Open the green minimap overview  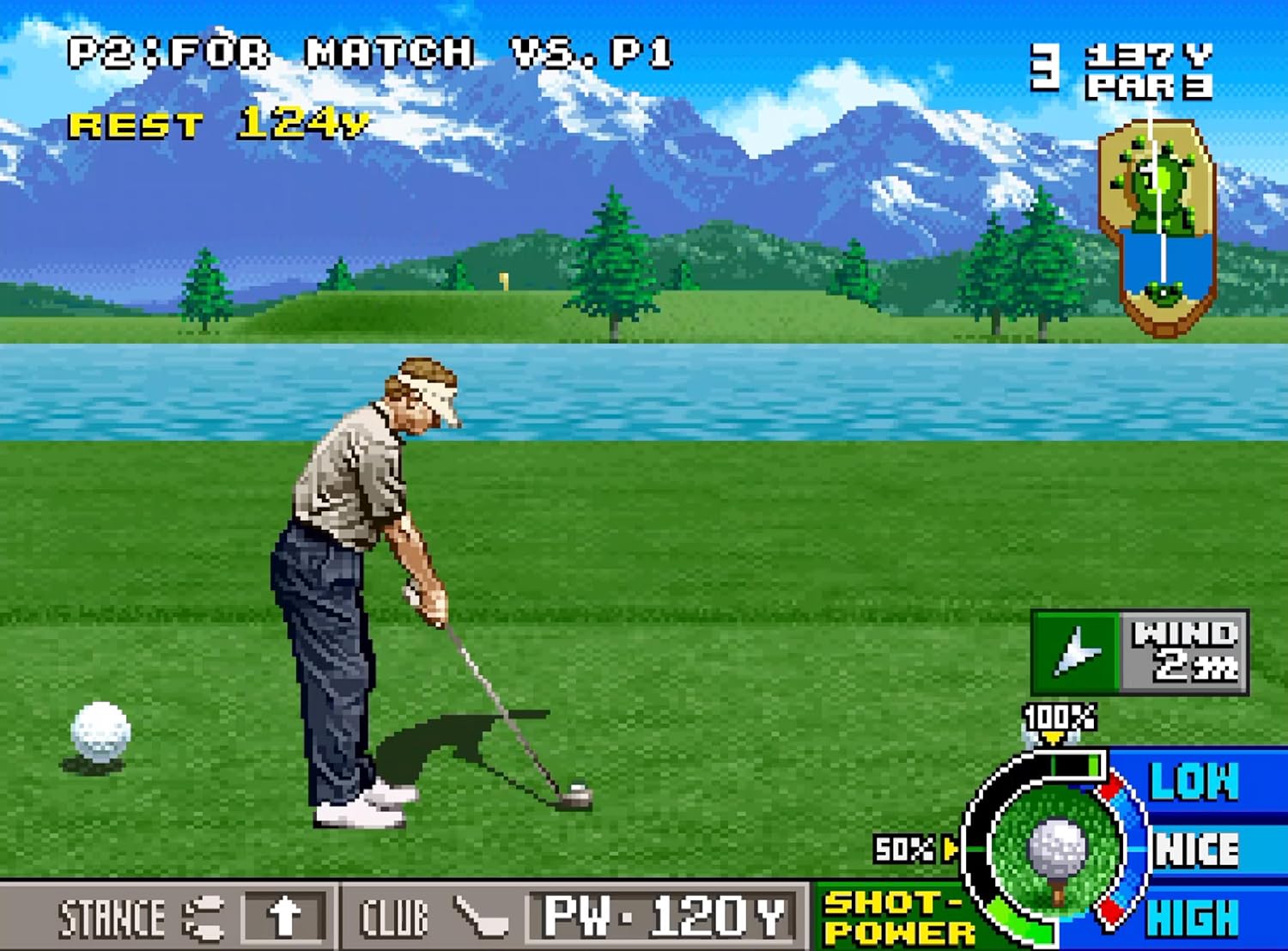(1157, 223)
